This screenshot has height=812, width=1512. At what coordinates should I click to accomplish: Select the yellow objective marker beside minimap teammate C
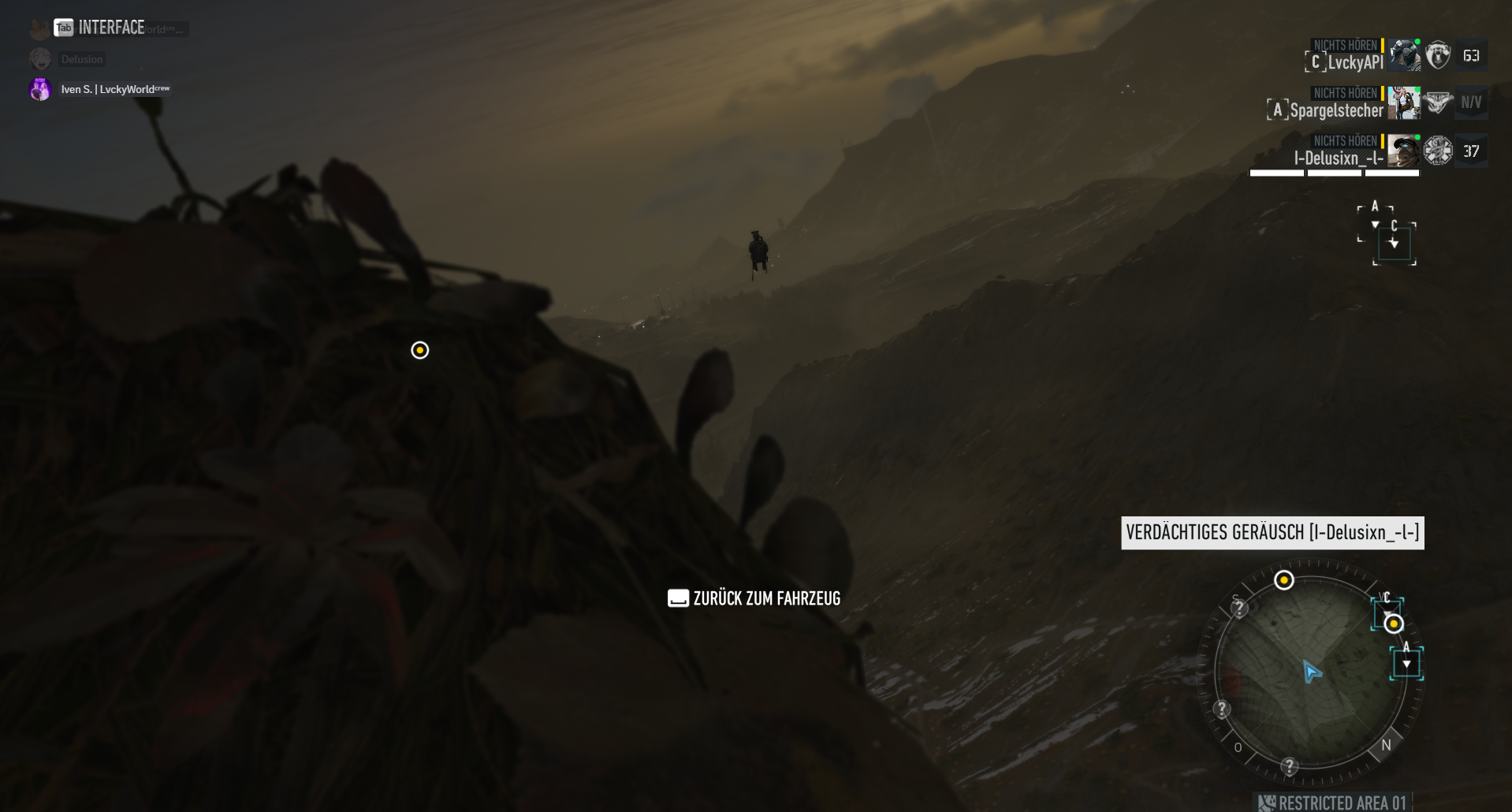(x=1394, y=624)
